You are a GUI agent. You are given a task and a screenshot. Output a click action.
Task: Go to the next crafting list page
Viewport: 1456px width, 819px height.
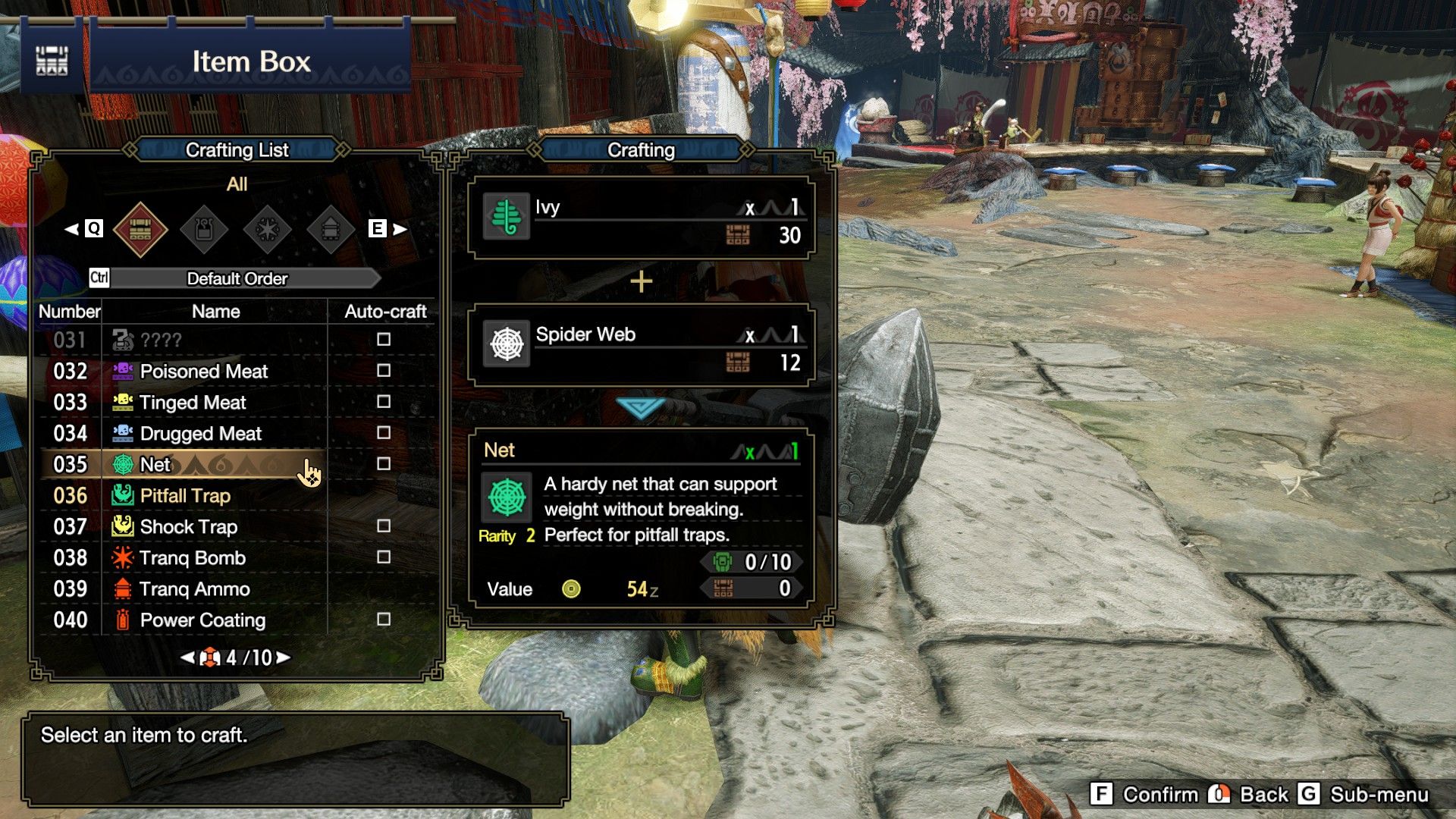[x=284, y=657]
